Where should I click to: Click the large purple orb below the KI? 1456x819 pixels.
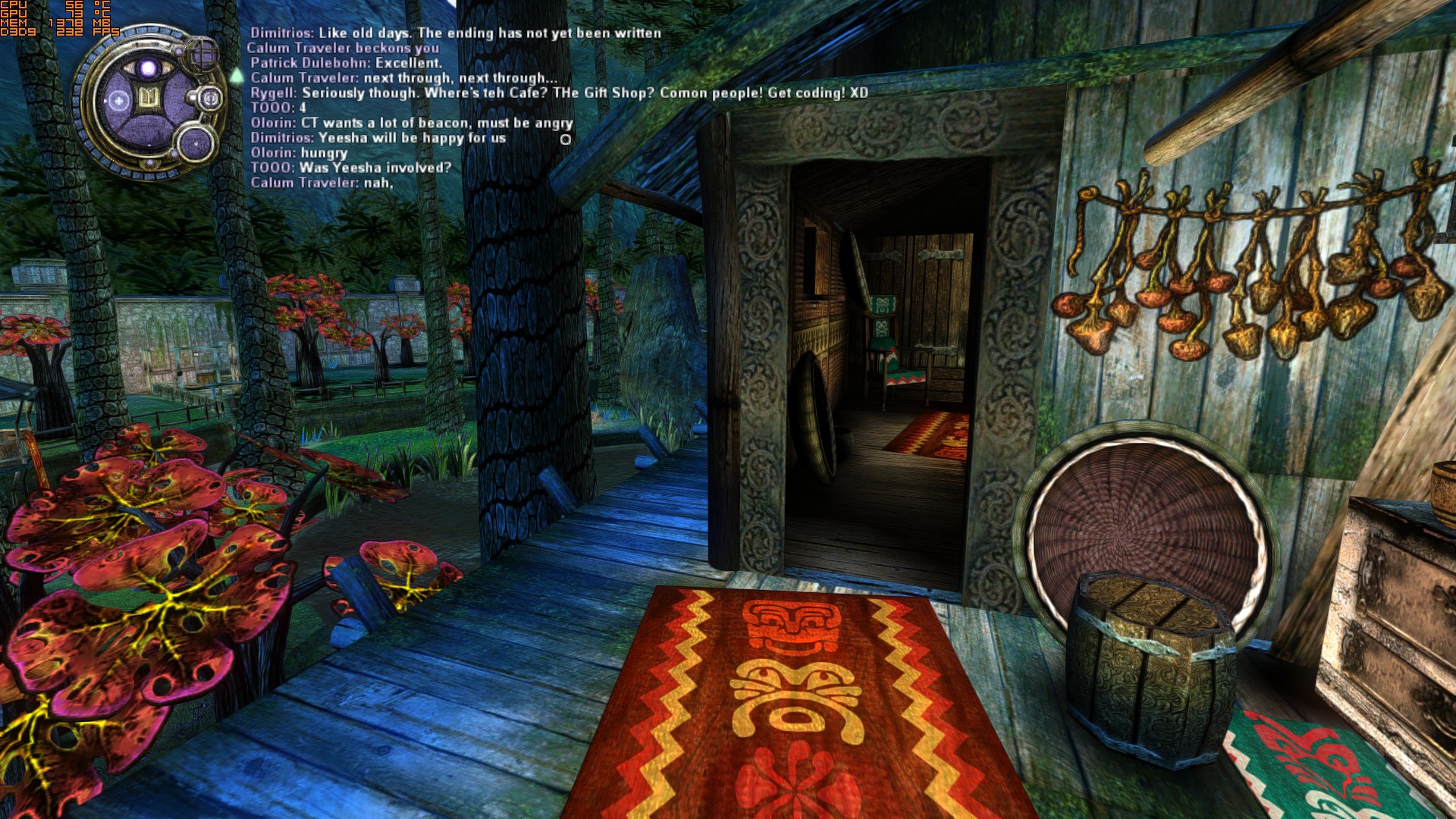(x=195, y=143)
